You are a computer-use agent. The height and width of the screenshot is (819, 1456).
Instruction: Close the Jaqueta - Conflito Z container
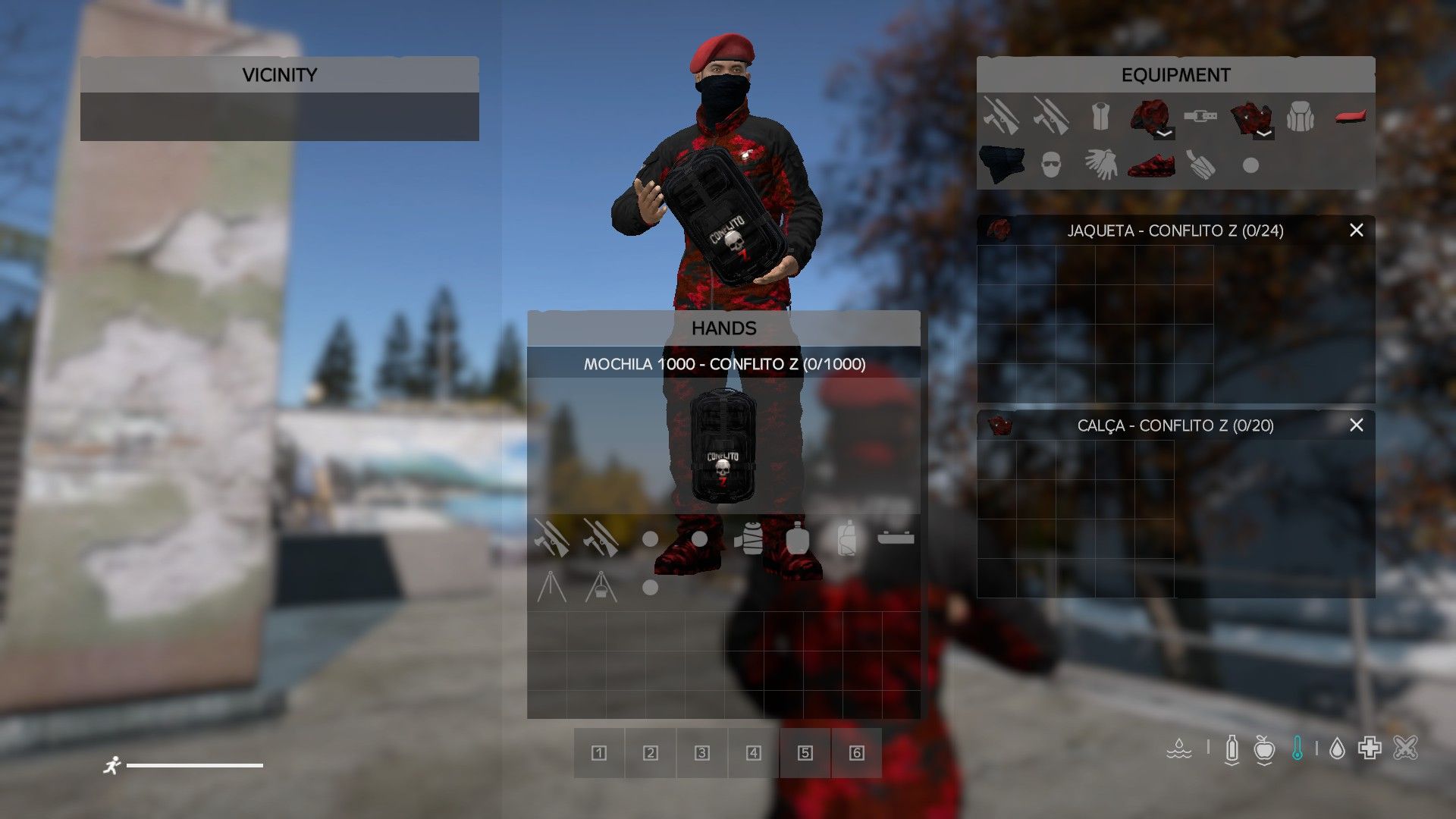1356,230
